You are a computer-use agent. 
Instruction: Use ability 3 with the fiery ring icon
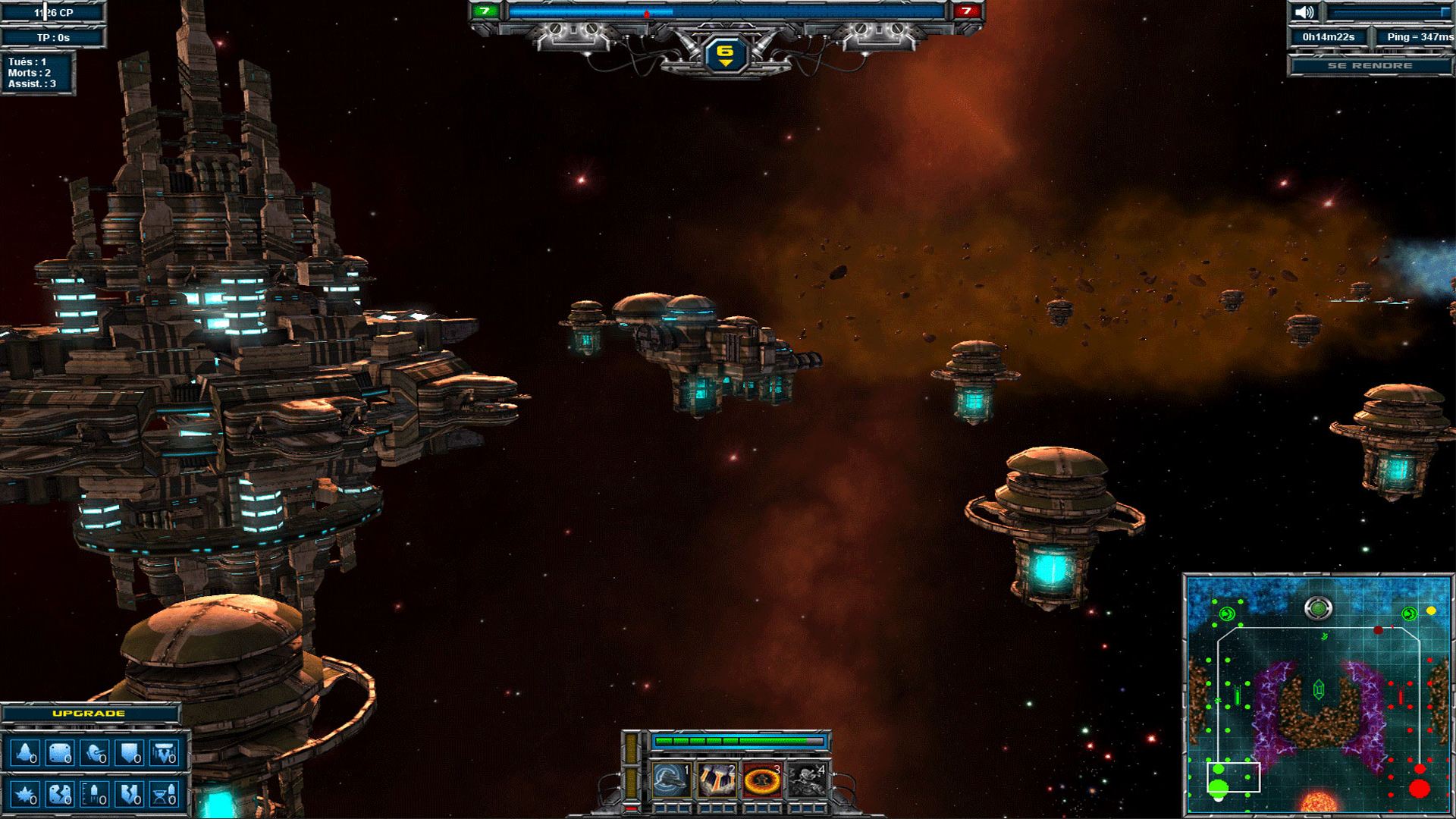pyautogui.click(x=764, y=780)
